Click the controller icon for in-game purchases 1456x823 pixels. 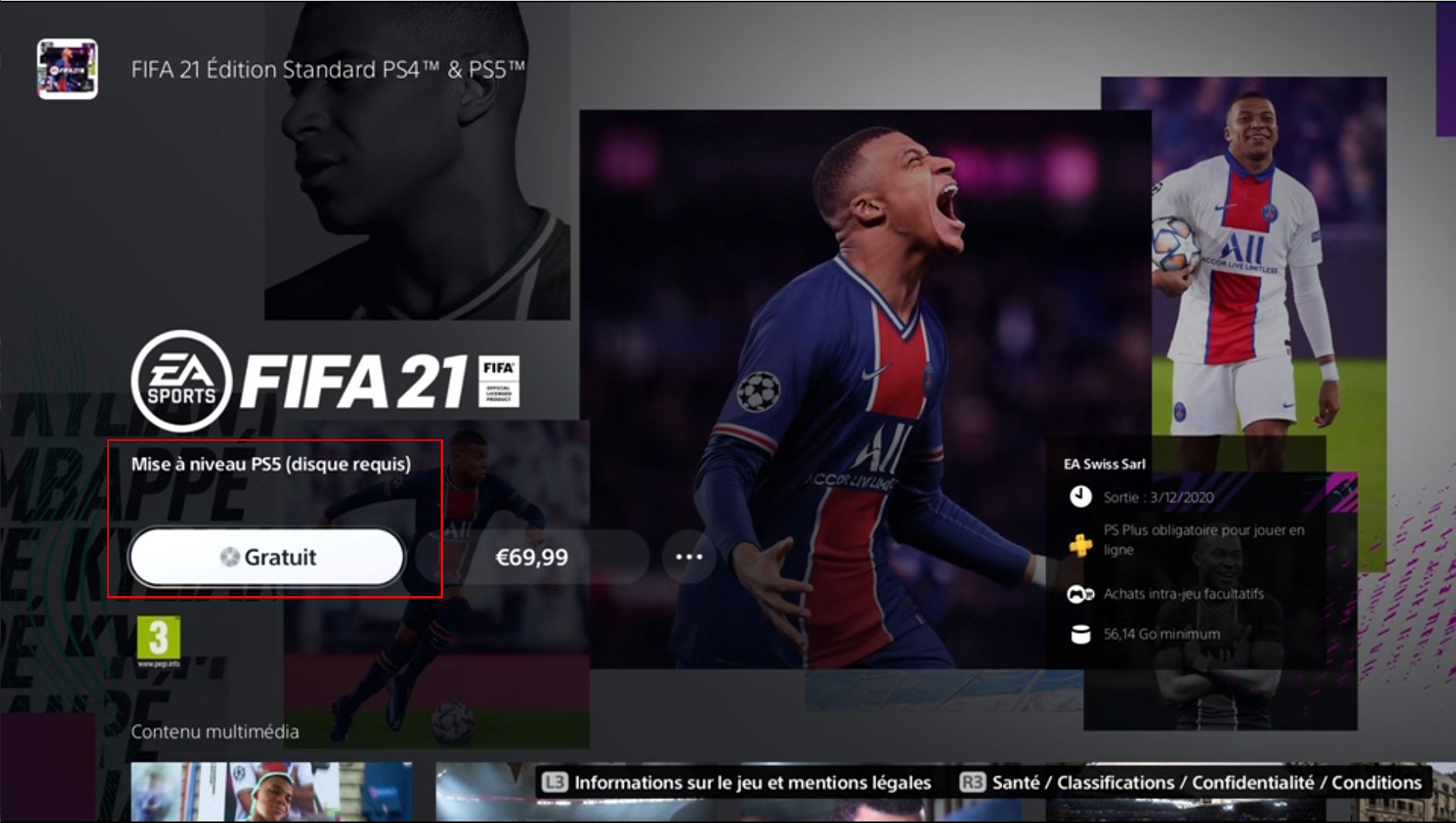tap(1082, 594)
